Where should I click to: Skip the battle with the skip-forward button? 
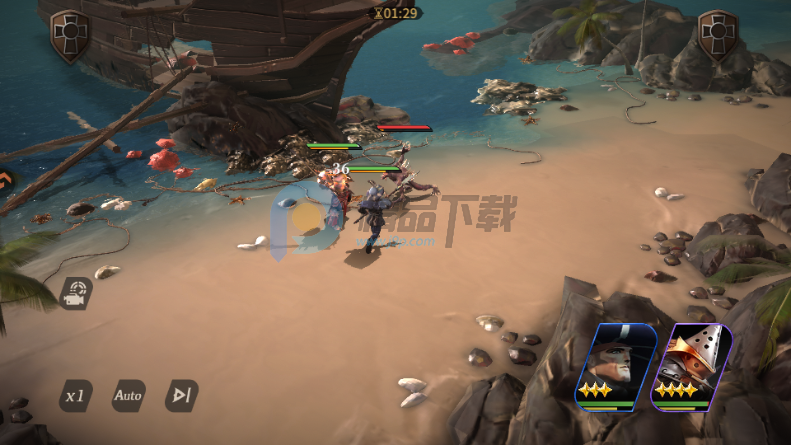(x=181, y=396)
